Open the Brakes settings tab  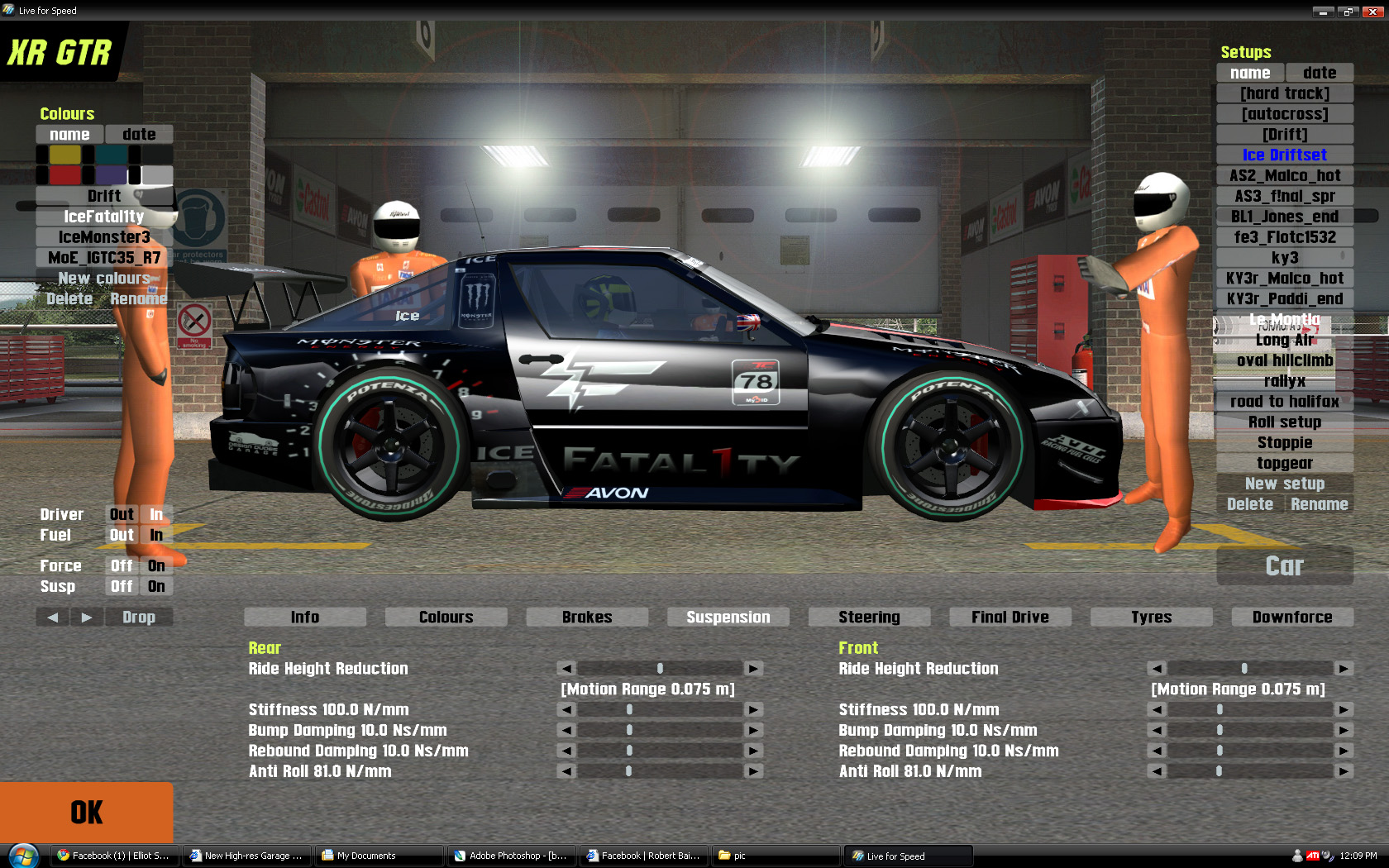pyautogui.click(x=587, y=617)
